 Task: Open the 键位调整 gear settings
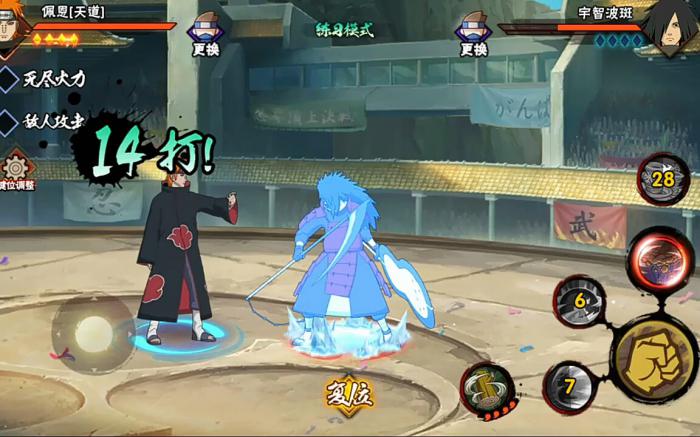point(15,171)
